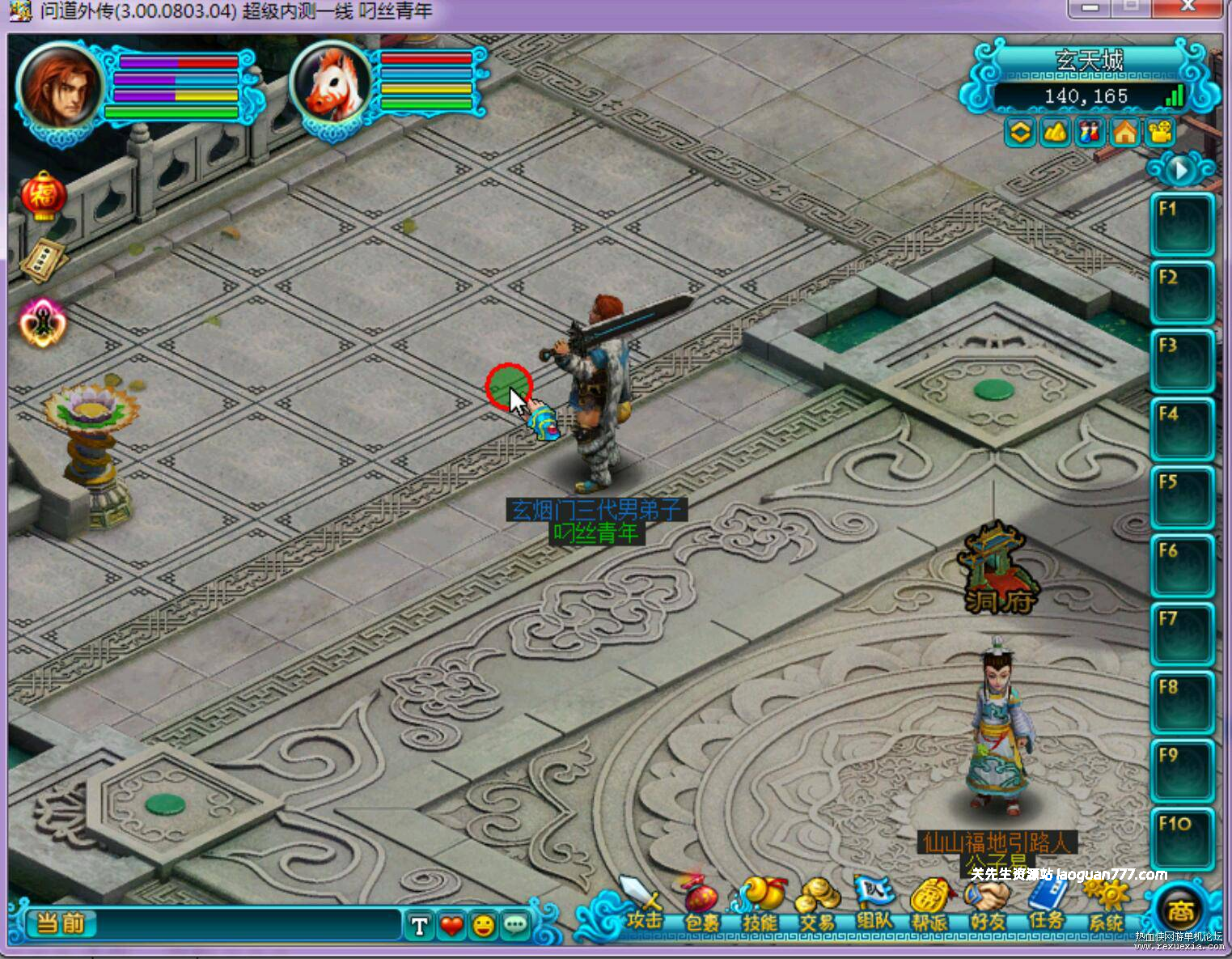Show the 好友 friends list
The width and height of the screenshot is (1232, 959).
(989, 903)
